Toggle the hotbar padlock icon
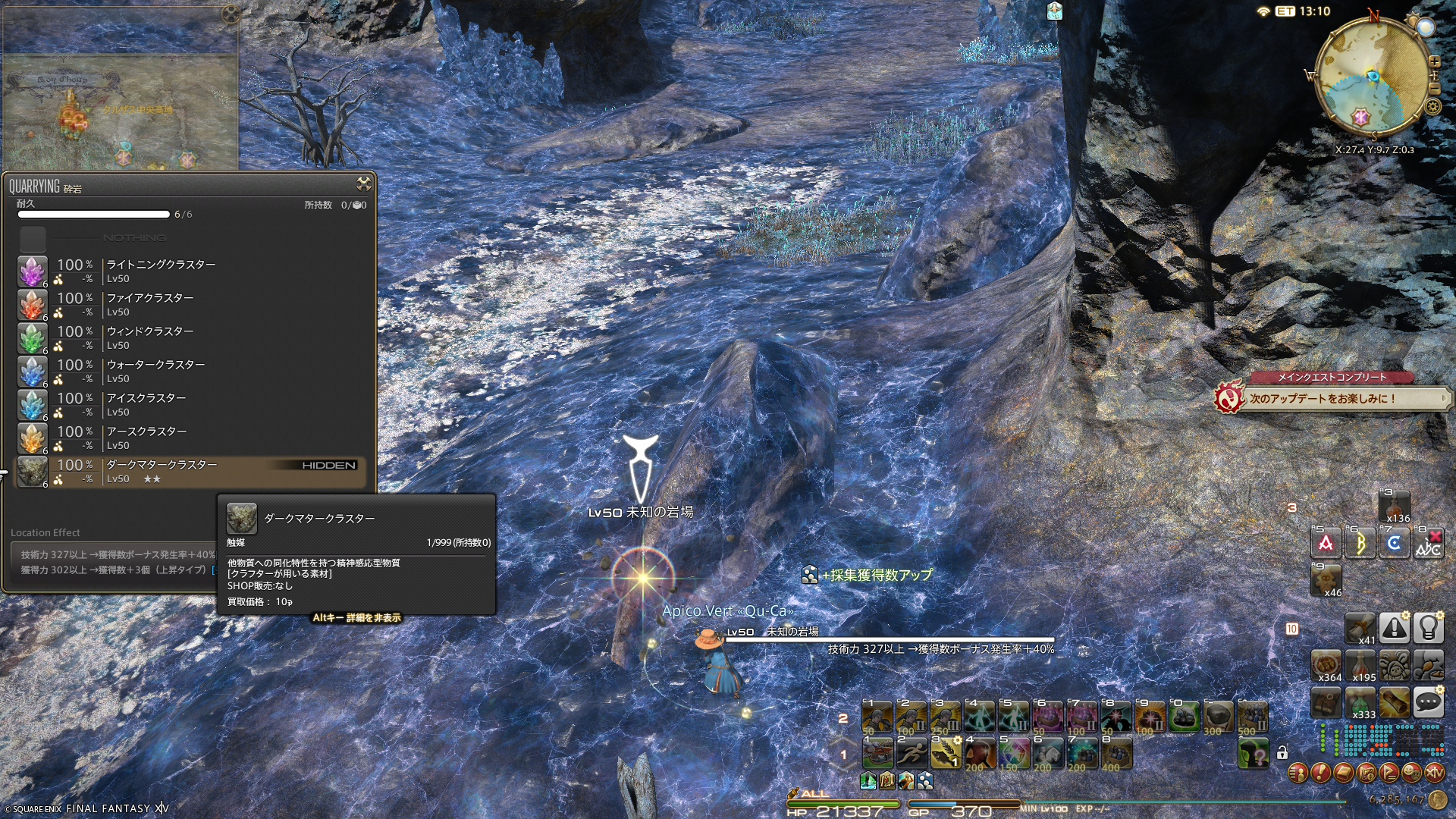 (1282, 752)
